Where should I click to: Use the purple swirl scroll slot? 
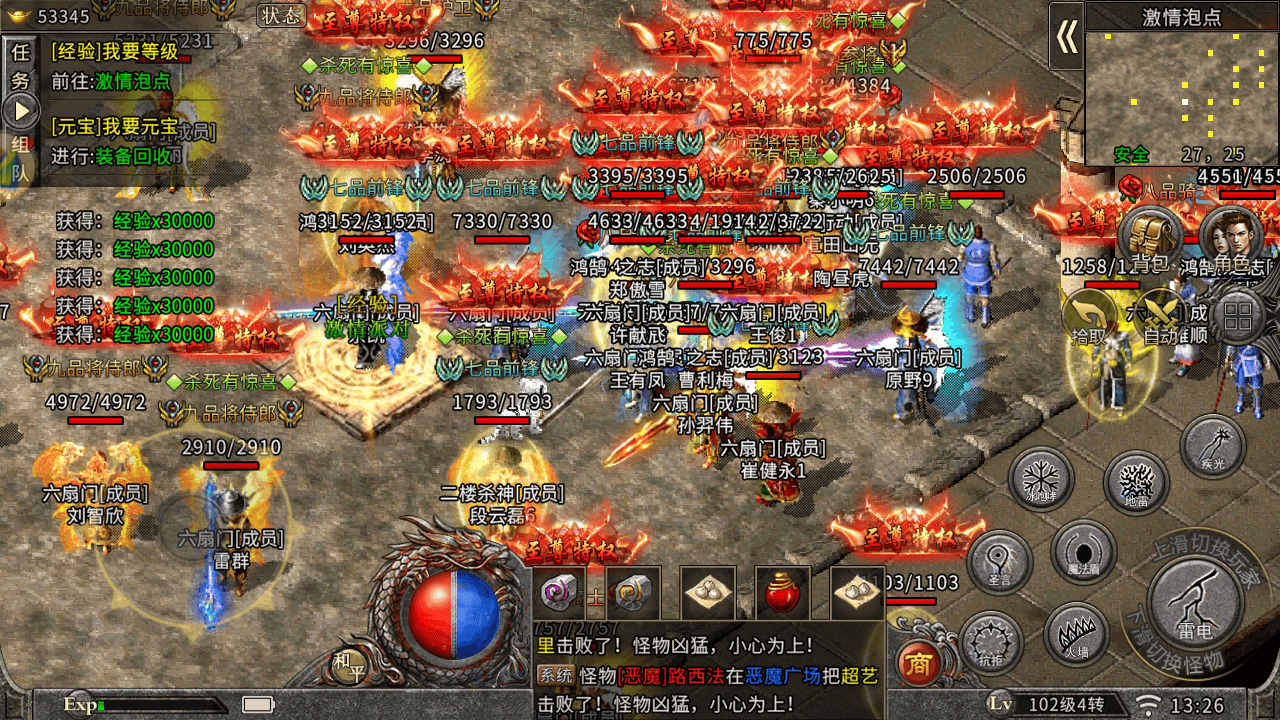click(558, 593)
